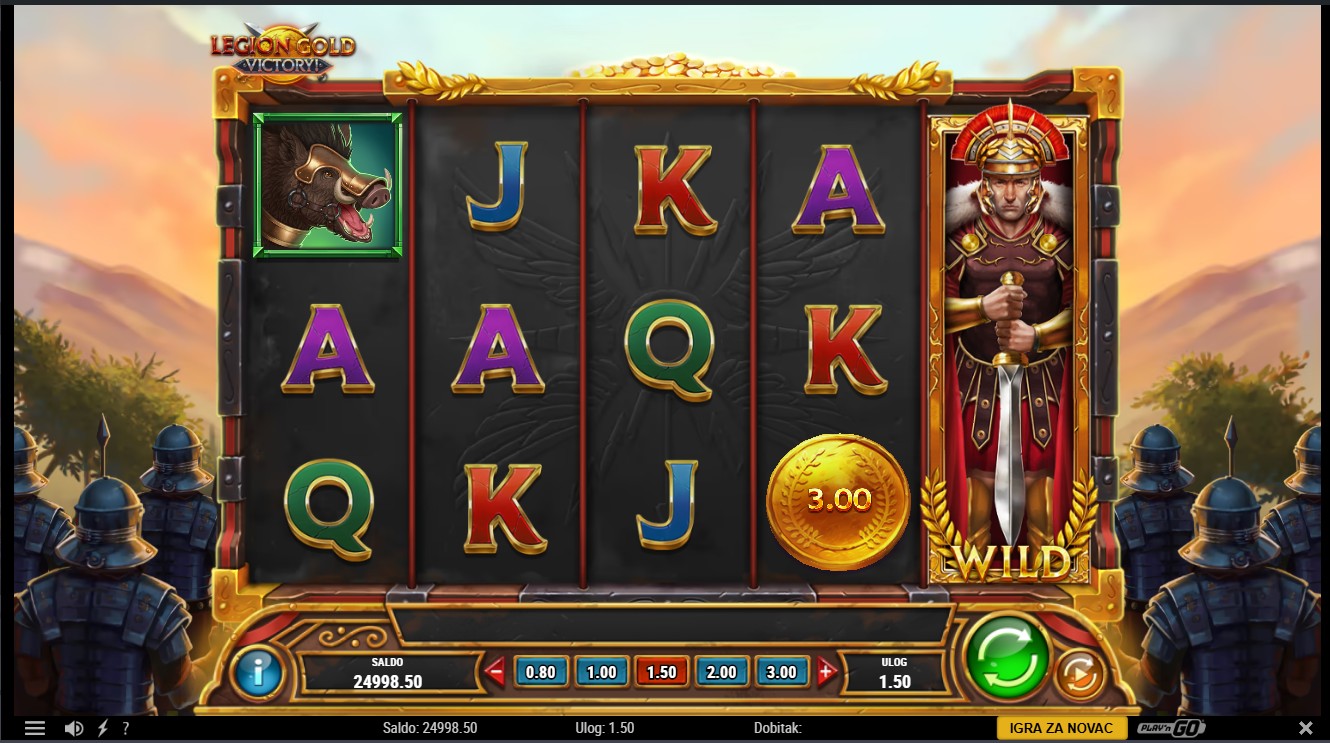
Task: Toggle the sound speaker icon
Action: click(74, 728)
